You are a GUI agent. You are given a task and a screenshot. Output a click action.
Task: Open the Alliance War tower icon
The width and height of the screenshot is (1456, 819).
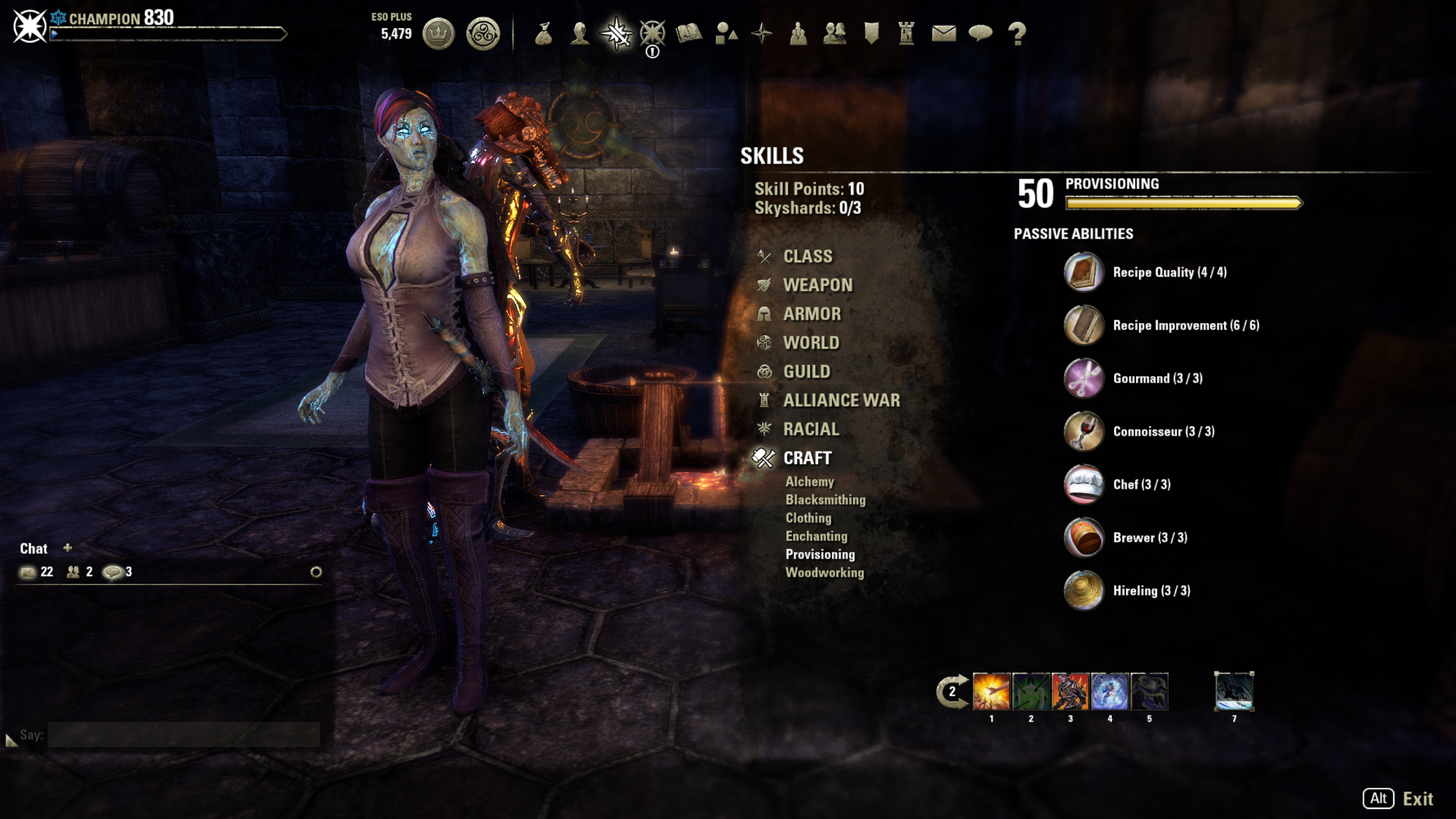[x=905, y=33]
